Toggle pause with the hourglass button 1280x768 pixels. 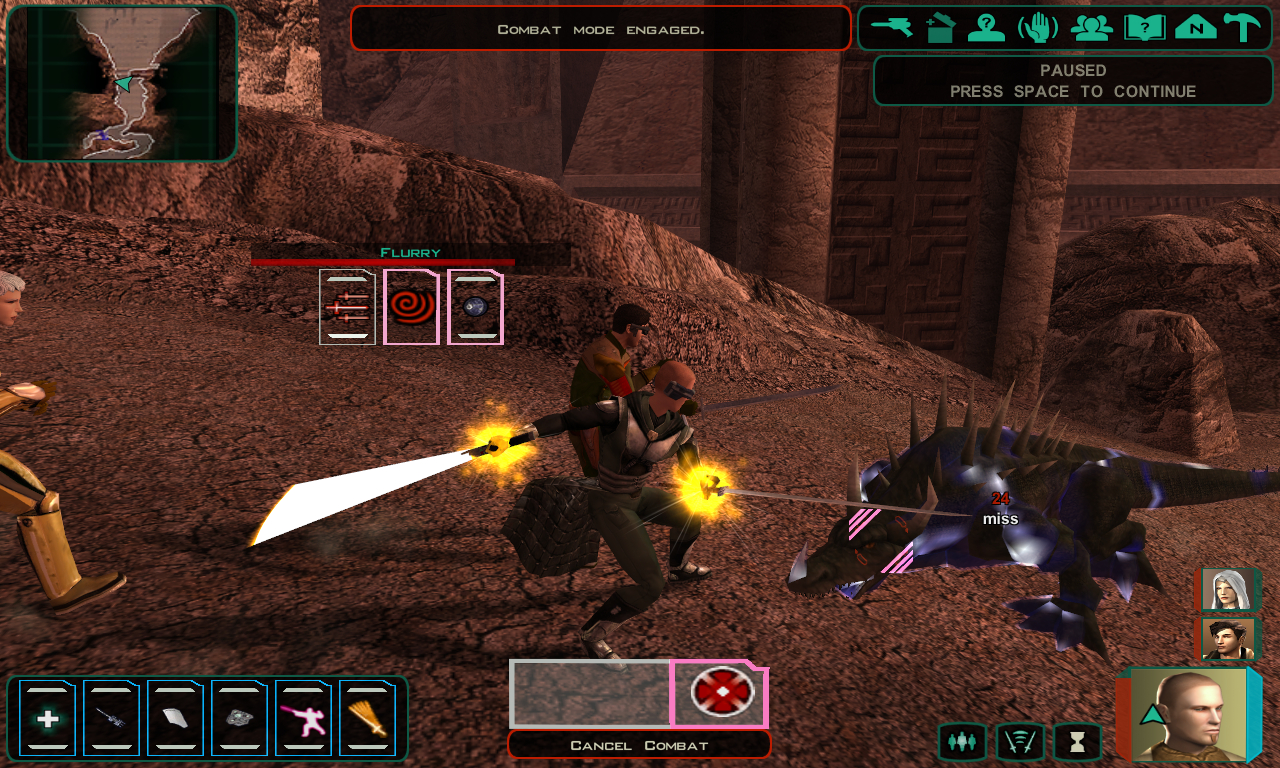[1077, 742]
